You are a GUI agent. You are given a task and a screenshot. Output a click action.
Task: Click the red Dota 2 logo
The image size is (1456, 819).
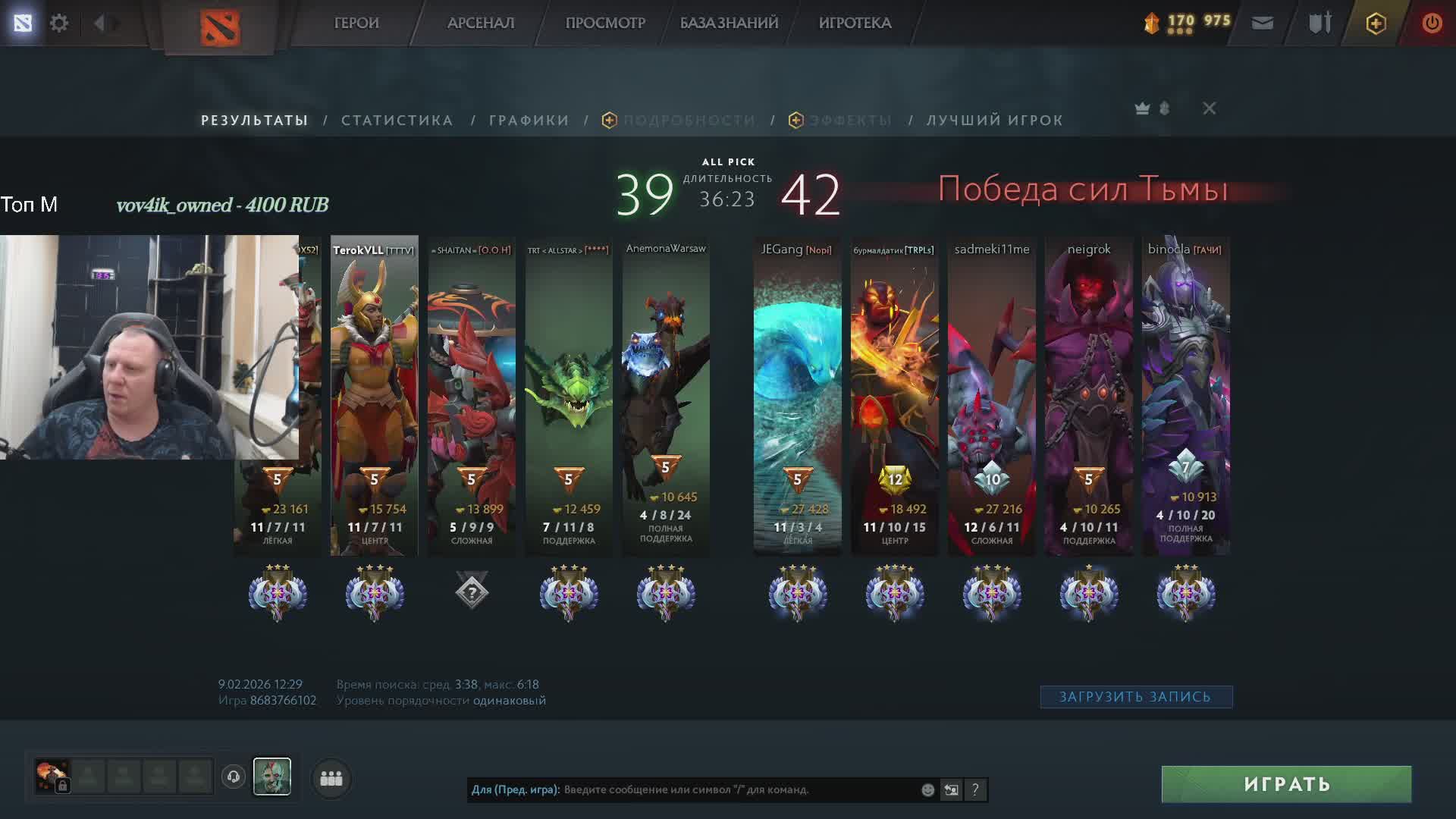point(220,27)
